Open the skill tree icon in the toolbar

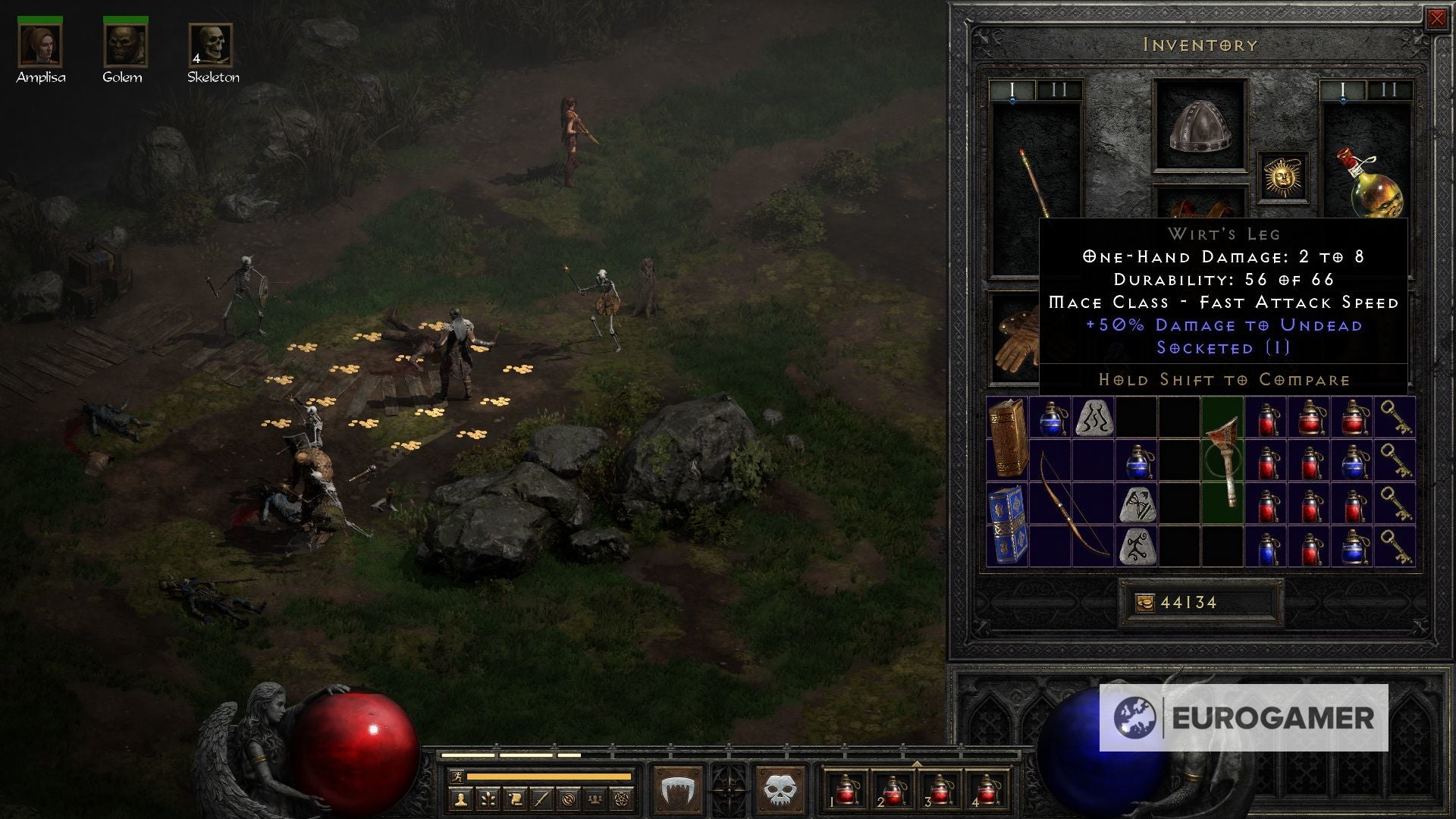point(488,800)
